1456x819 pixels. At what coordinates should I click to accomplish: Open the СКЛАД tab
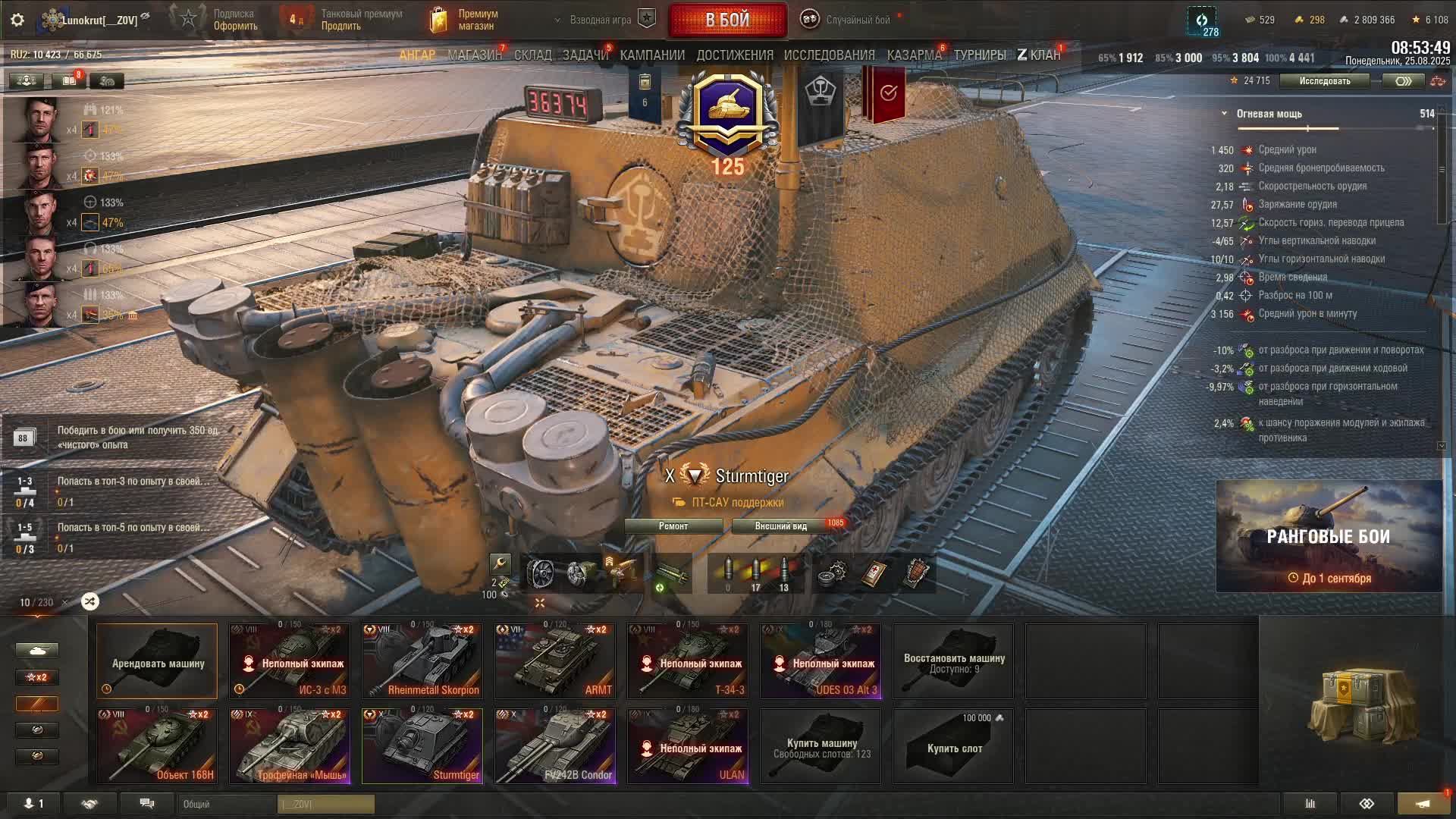[x=532, y=55]
